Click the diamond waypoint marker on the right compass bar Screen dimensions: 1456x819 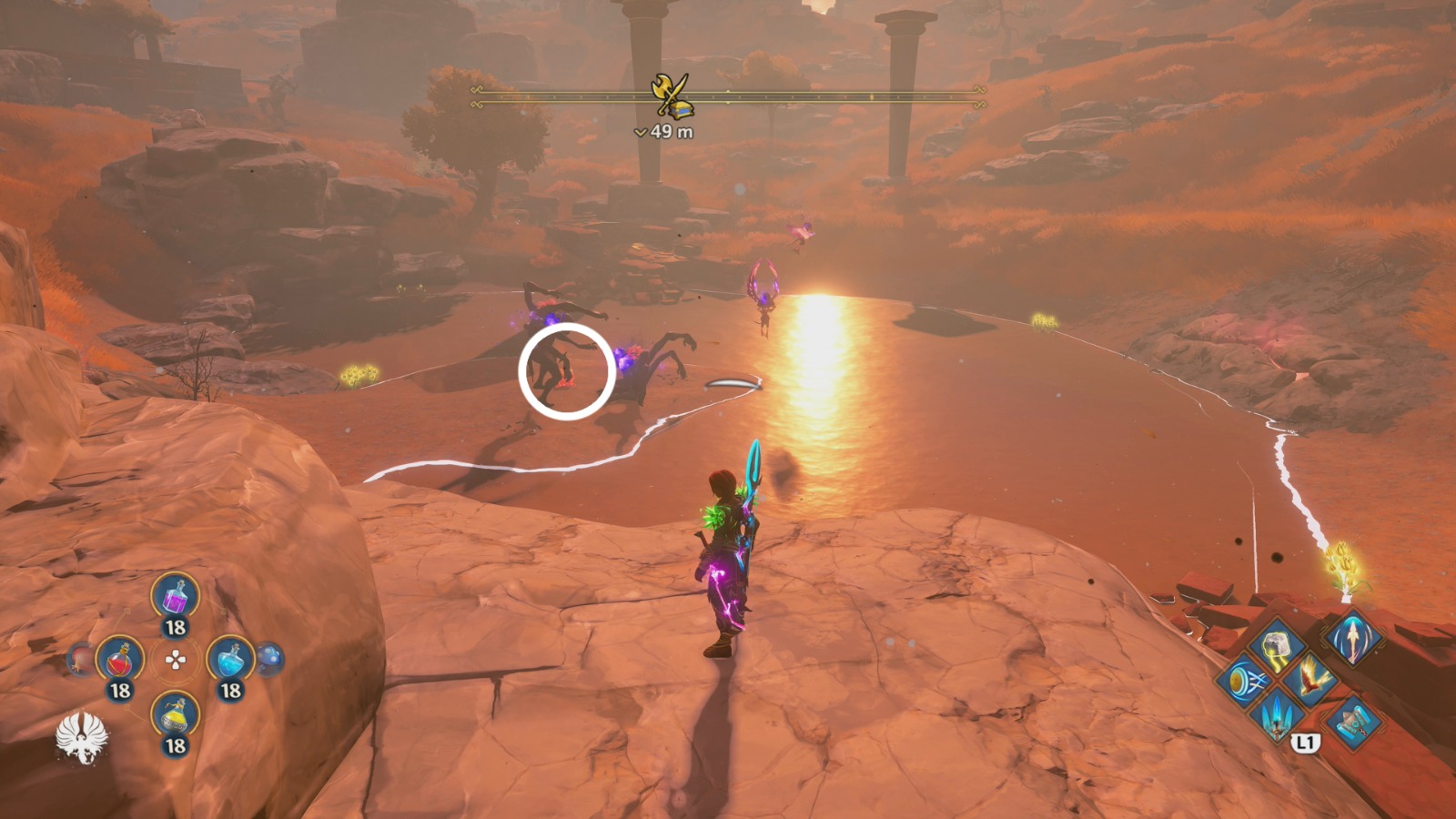[871, 96]
